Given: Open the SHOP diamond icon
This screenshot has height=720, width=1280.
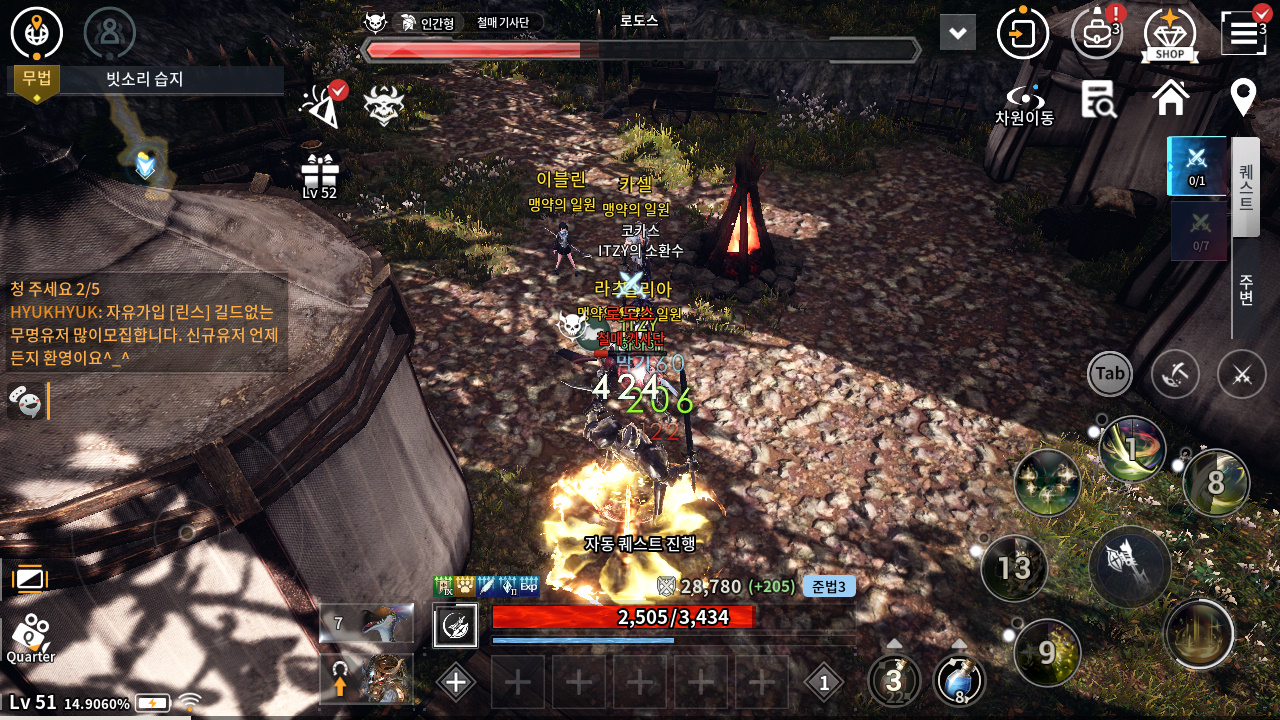Looking at the screenshot, I should (x=1170, y=34).
